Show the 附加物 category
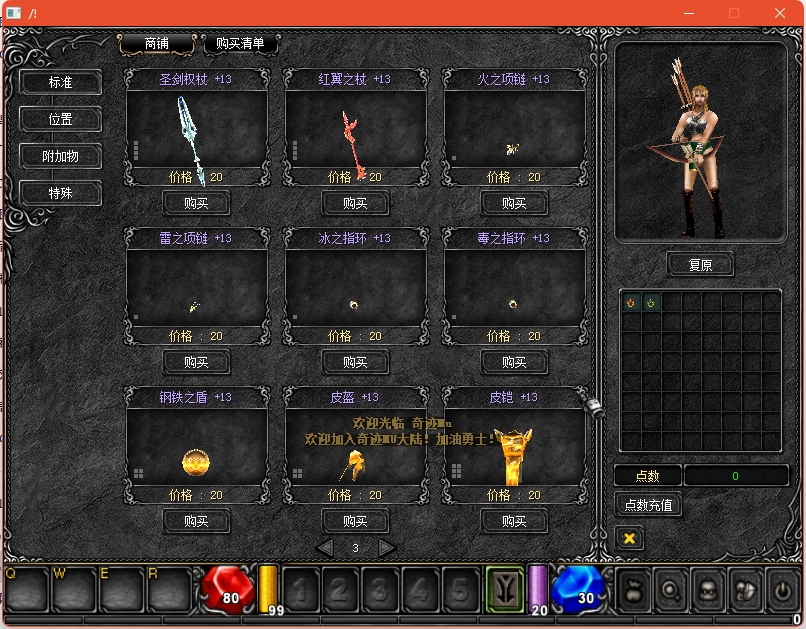806x629 pixels. pos(61,156)
